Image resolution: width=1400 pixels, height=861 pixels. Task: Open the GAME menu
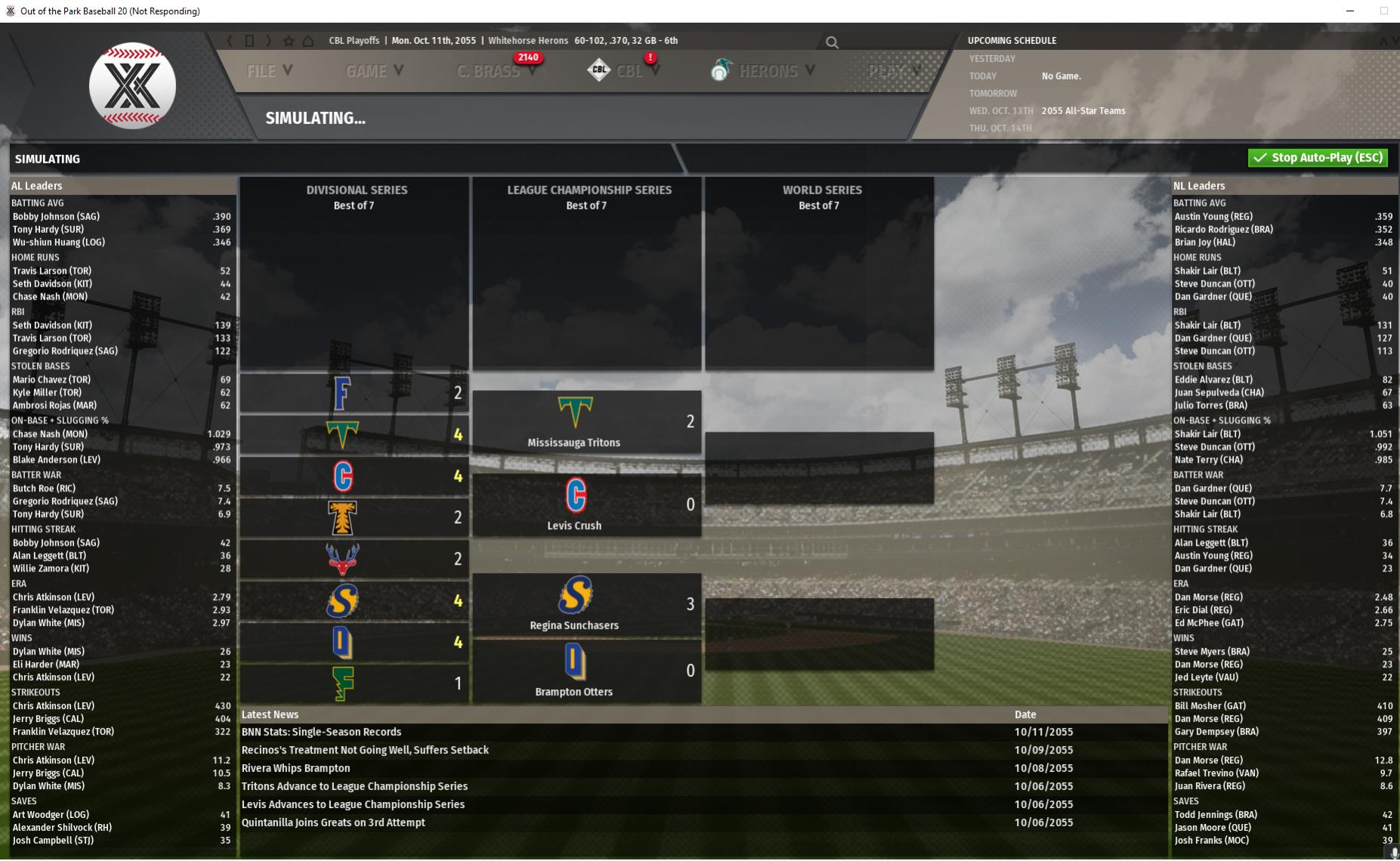click(374, 71)
